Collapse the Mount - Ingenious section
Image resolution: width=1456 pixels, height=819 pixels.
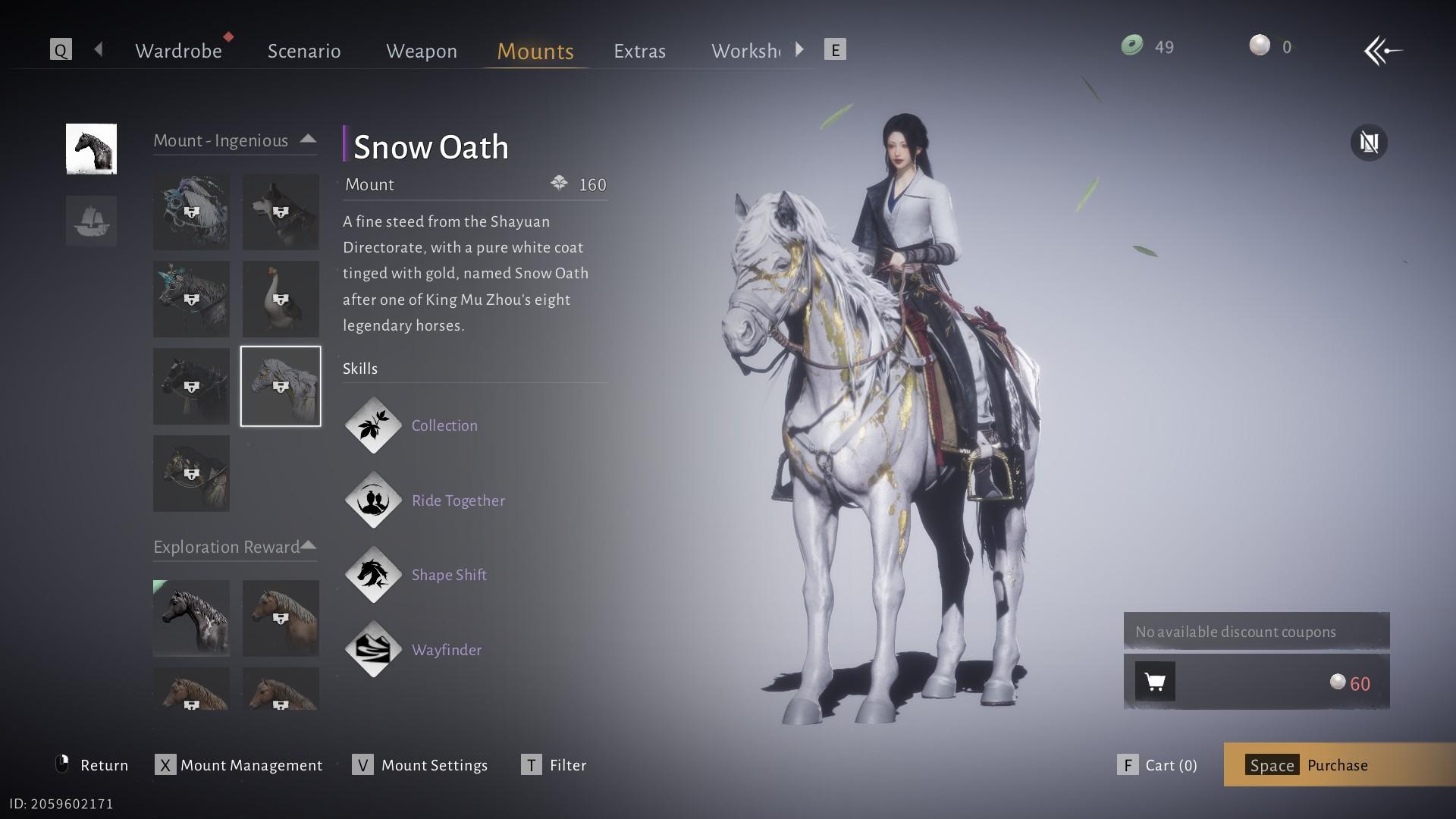[x=308, y=140]
